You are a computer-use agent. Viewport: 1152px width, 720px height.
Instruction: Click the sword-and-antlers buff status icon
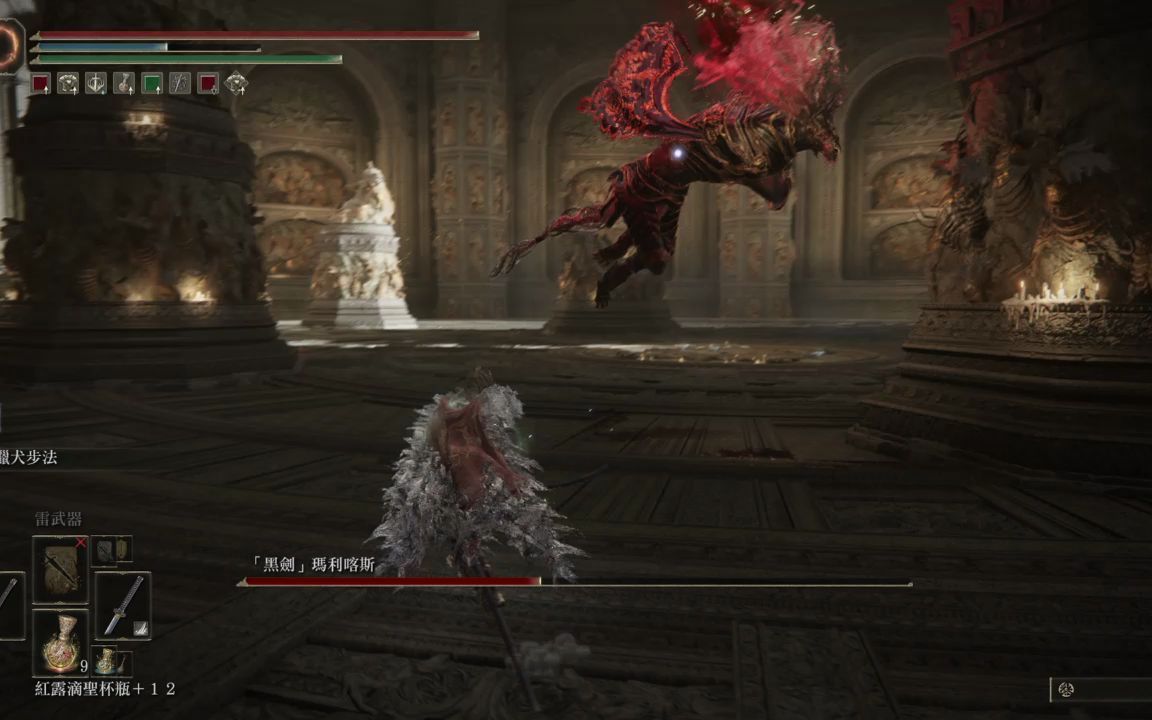(x=96, y=84)
